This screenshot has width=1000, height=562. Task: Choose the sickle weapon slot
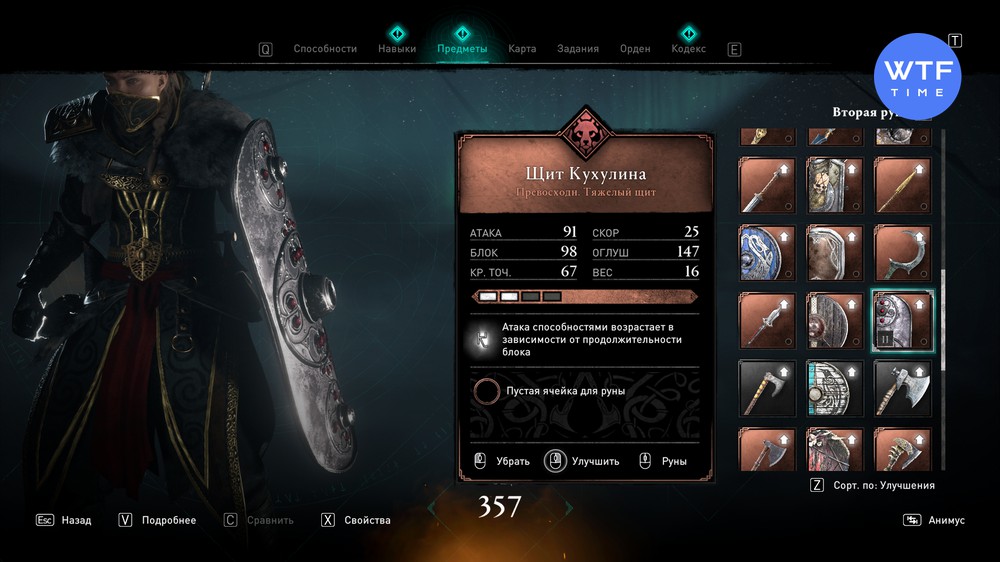coord(902,253)
